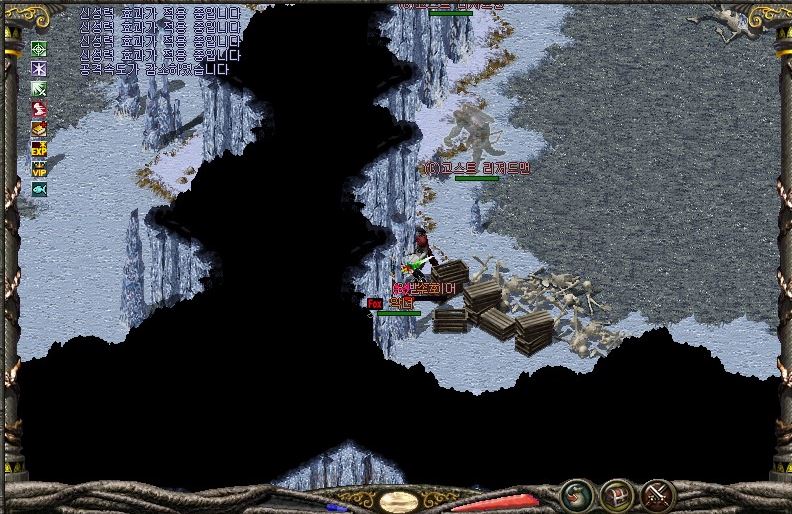Click the VIP crown status icon

click(39, 168)
